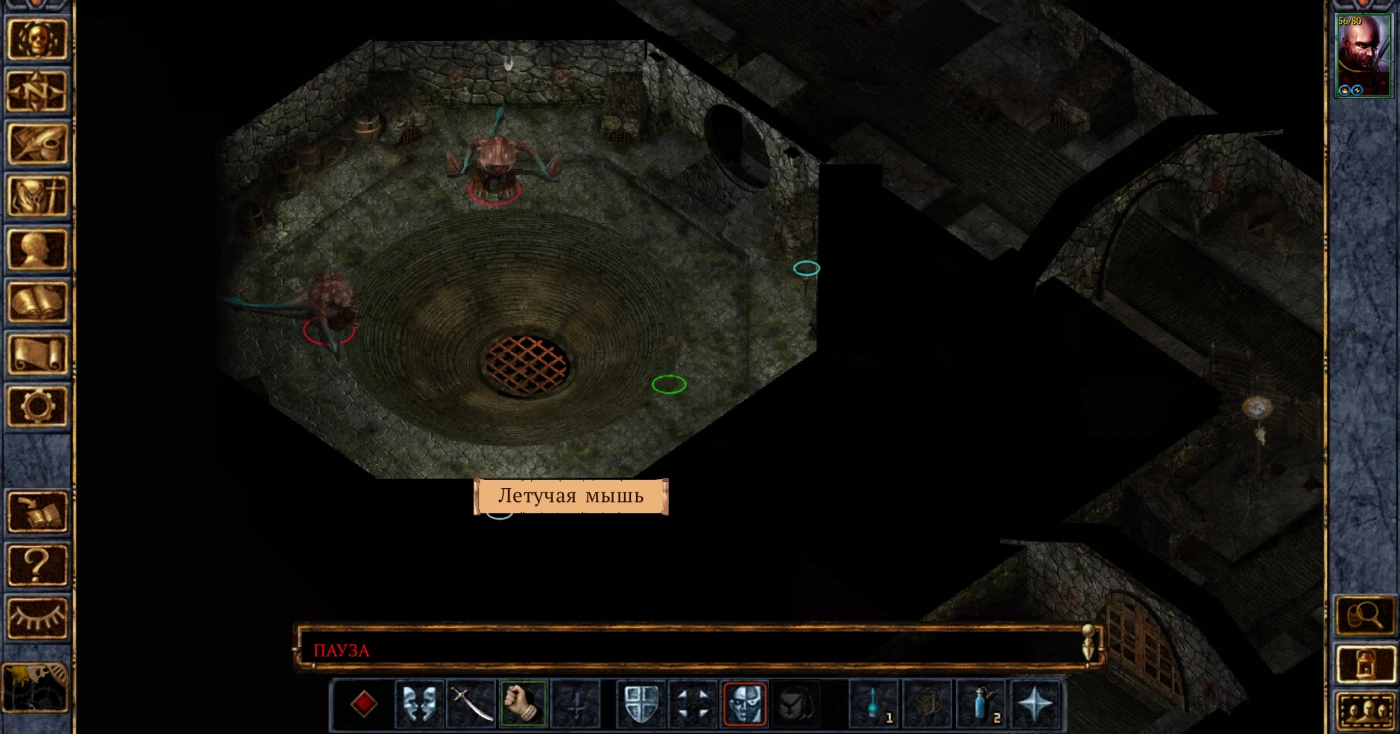Open special abilities star button

(x=1034, y=704)
